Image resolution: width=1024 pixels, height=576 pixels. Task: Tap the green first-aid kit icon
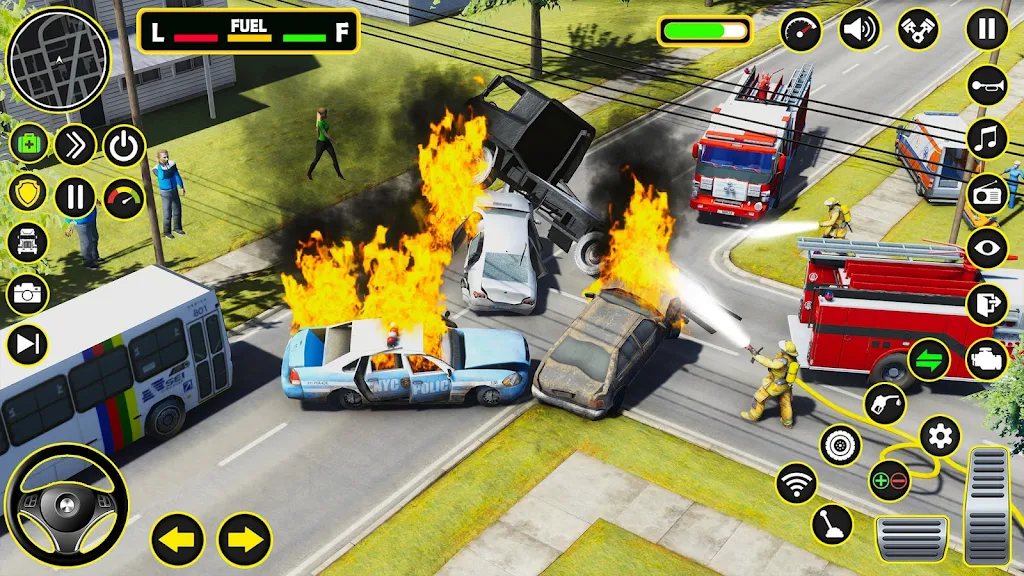click(28, 143)
